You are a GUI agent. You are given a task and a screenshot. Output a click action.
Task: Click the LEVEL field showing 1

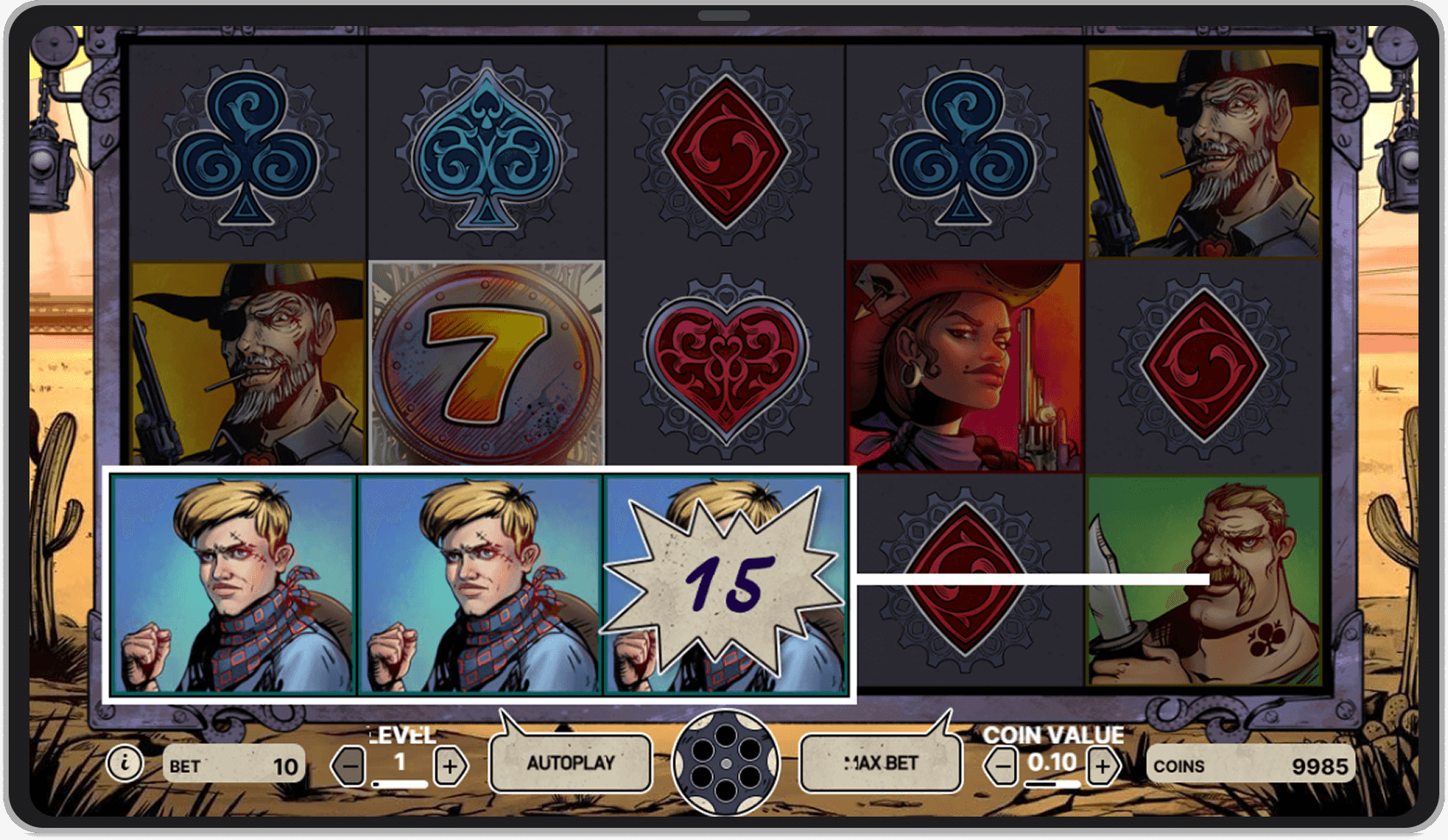399,762
